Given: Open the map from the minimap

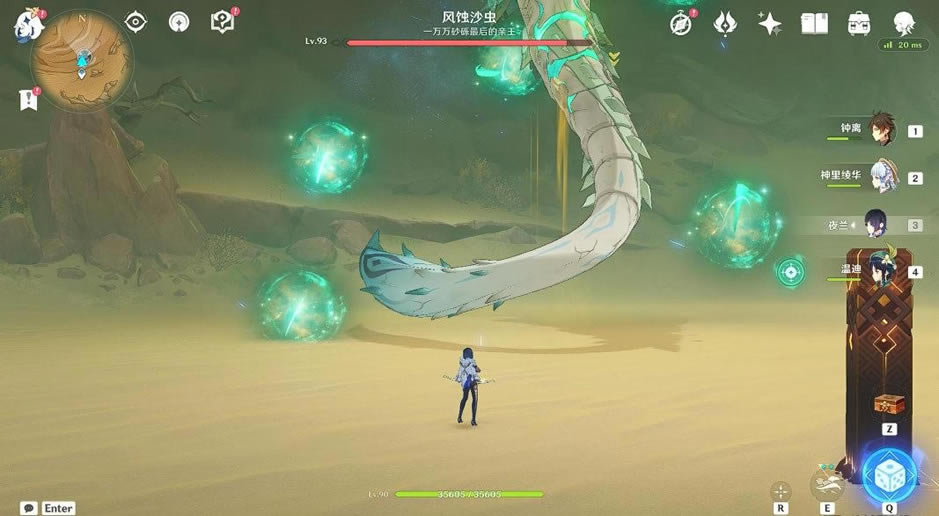Looking at the screenshot, I should 80,60.
